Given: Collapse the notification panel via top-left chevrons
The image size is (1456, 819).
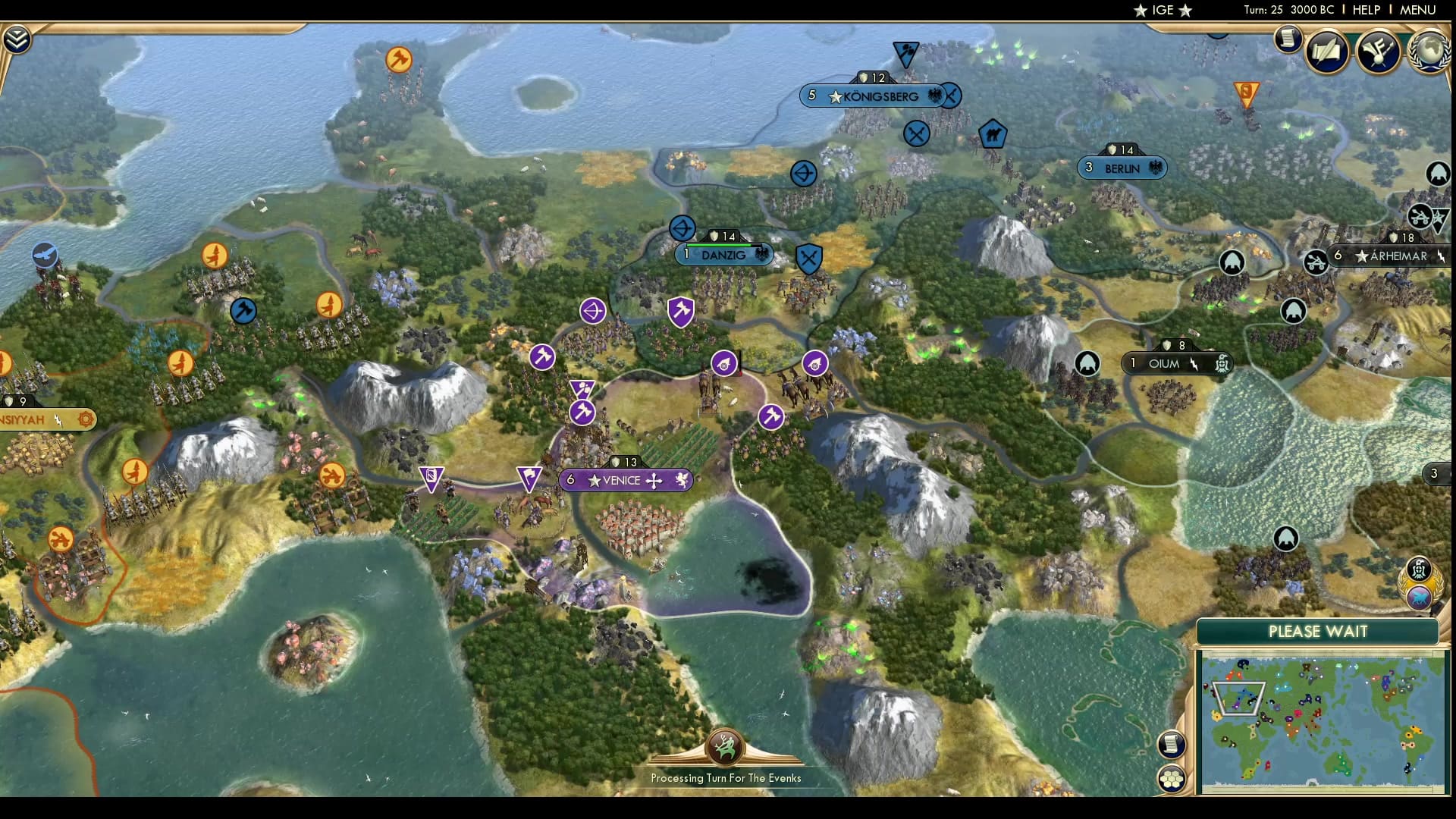Looking at the screenshot, I should pos(17,38).
